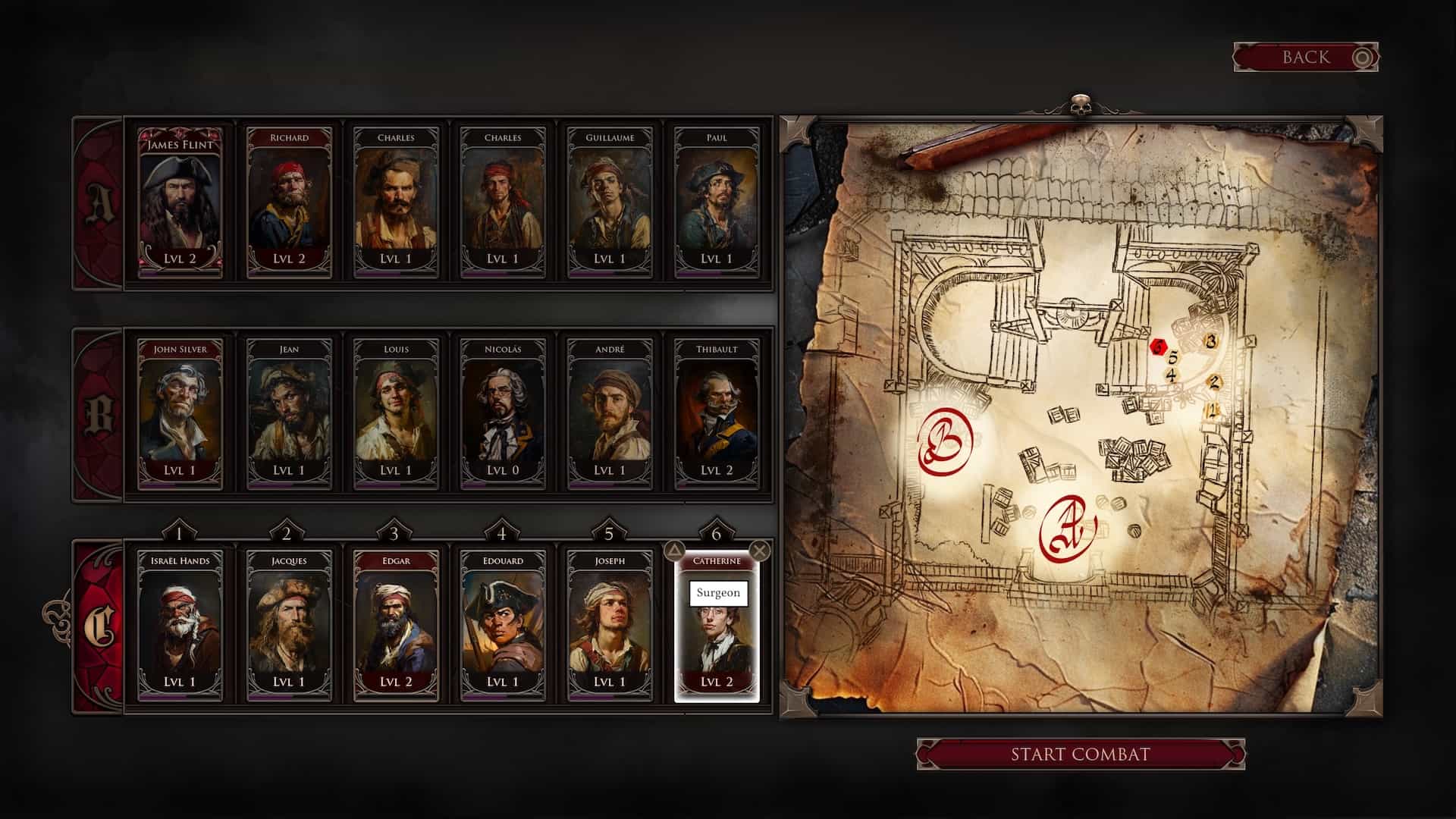Select squad B marker on the map
1456x819 pixels.
[x=945, y=442]
